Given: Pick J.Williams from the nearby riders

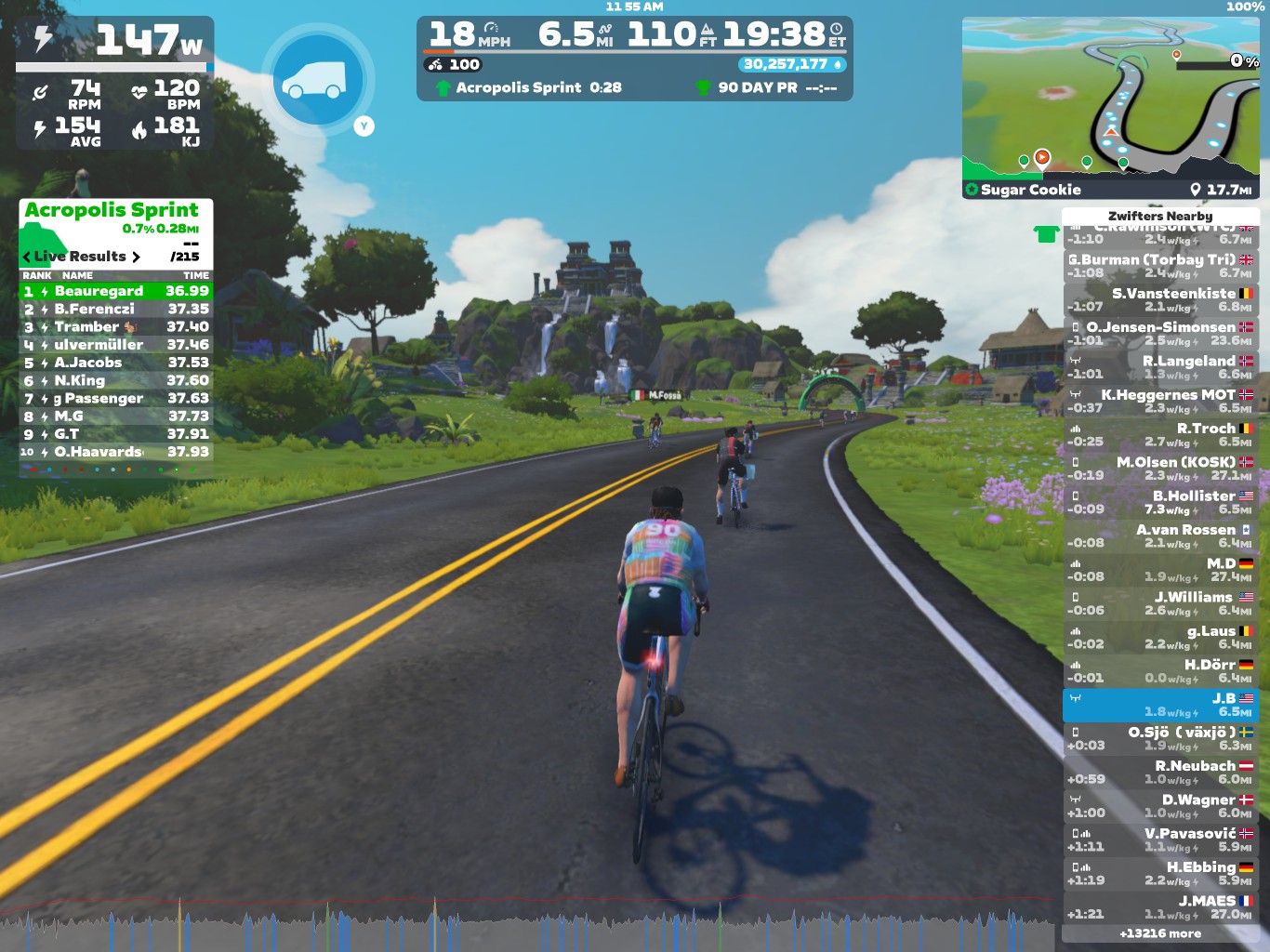Looking at the screenshot, I should click(1160, 603).
